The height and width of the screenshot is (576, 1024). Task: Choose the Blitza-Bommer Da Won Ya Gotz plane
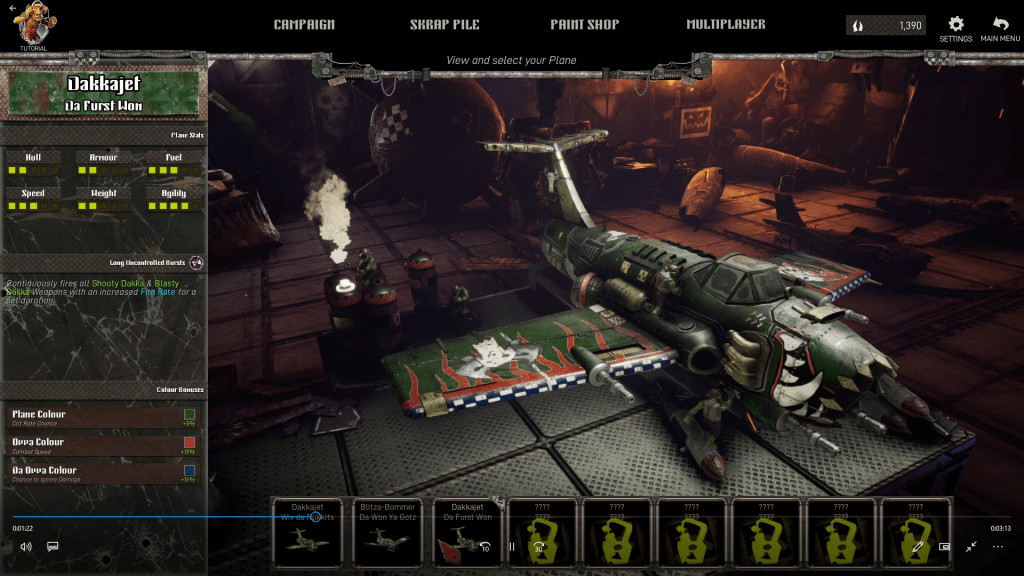[x=389, y=532]
